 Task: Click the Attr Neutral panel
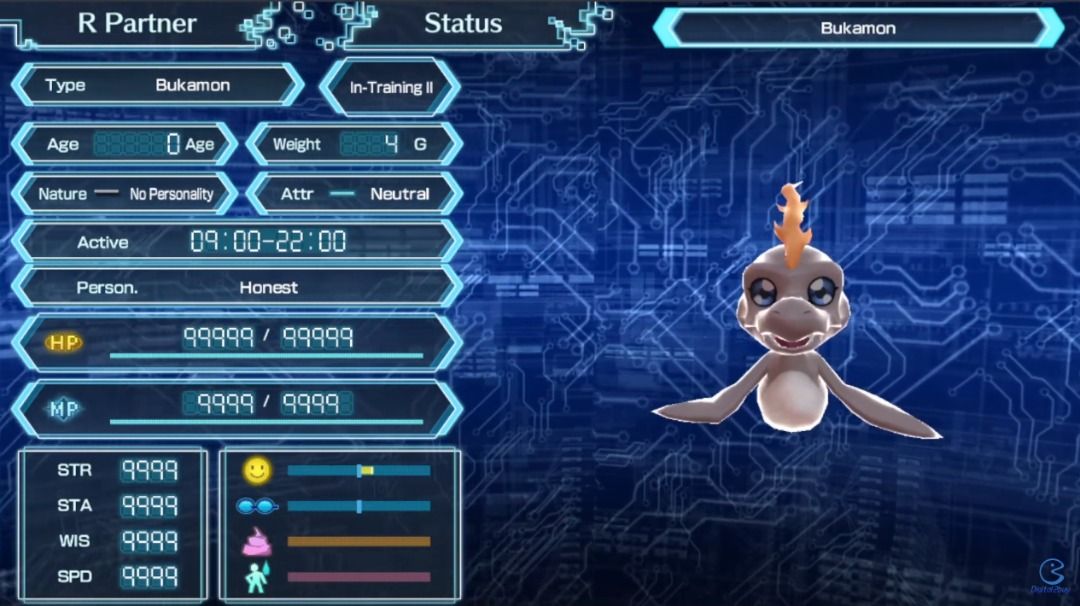(355, 194)
